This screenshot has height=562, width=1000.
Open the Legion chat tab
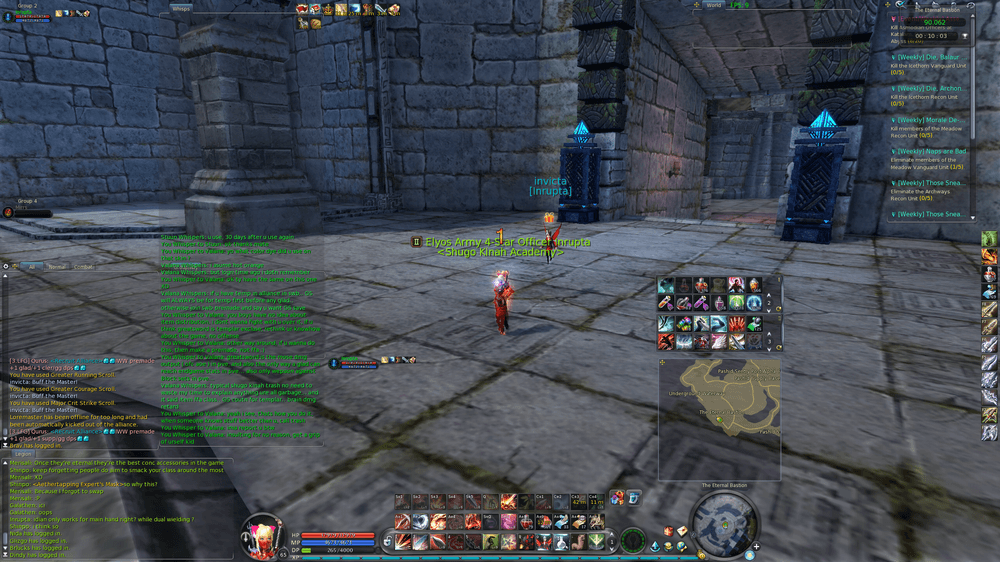pyautogui.click(x=23, y=453)
